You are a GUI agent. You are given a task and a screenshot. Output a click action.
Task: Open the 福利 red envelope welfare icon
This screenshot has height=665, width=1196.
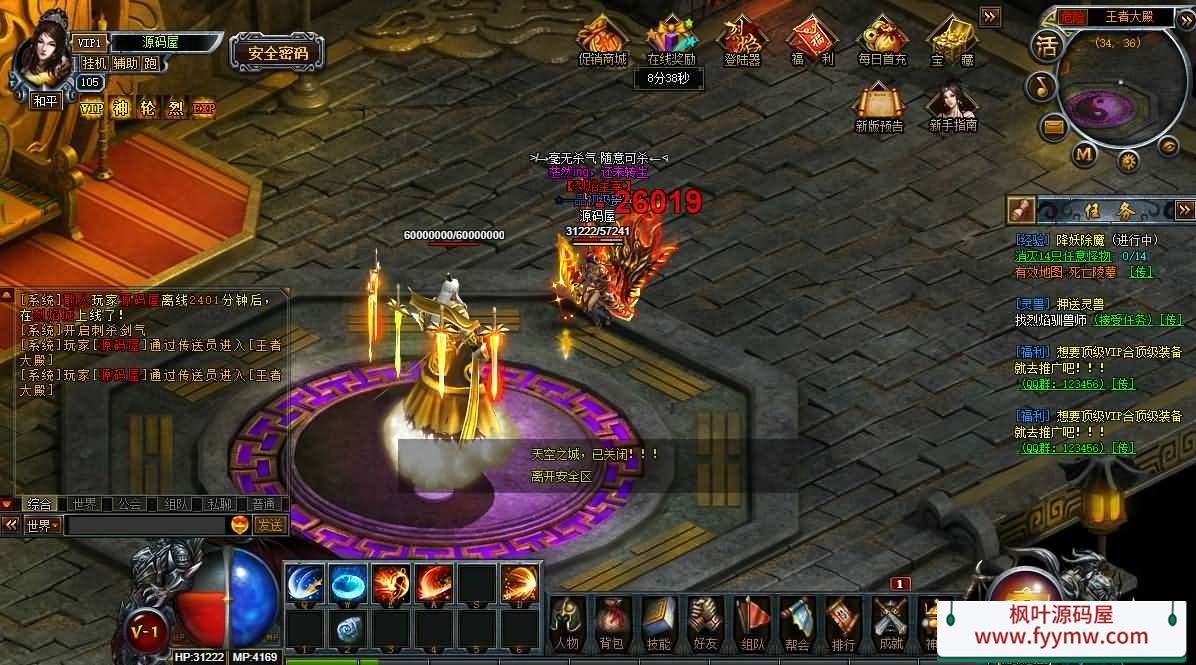[x=812, y=40]
